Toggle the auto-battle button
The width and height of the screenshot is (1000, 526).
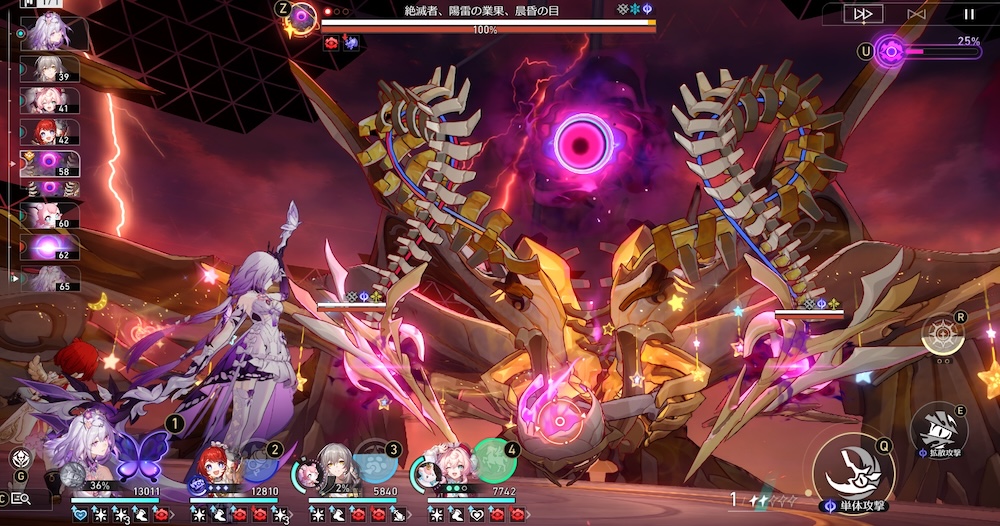pyautogui.click(x=917, y=14)
